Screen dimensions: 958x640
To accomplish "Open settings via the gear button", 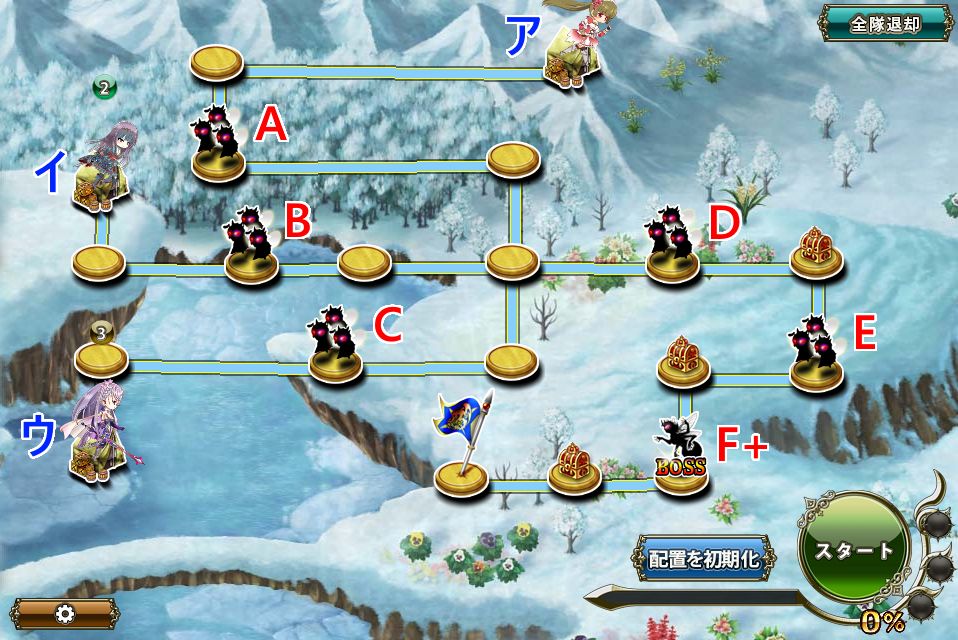I will (x=64, y=613).
